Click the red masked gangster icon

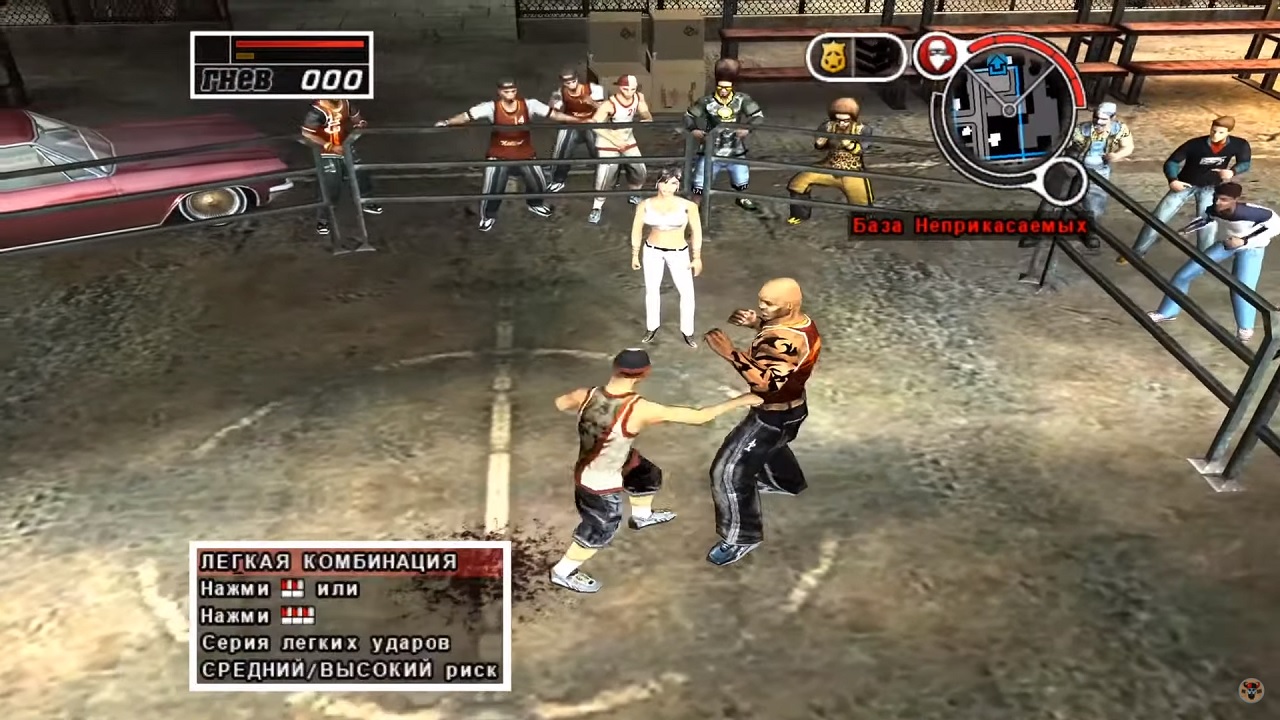click(936, 55)
